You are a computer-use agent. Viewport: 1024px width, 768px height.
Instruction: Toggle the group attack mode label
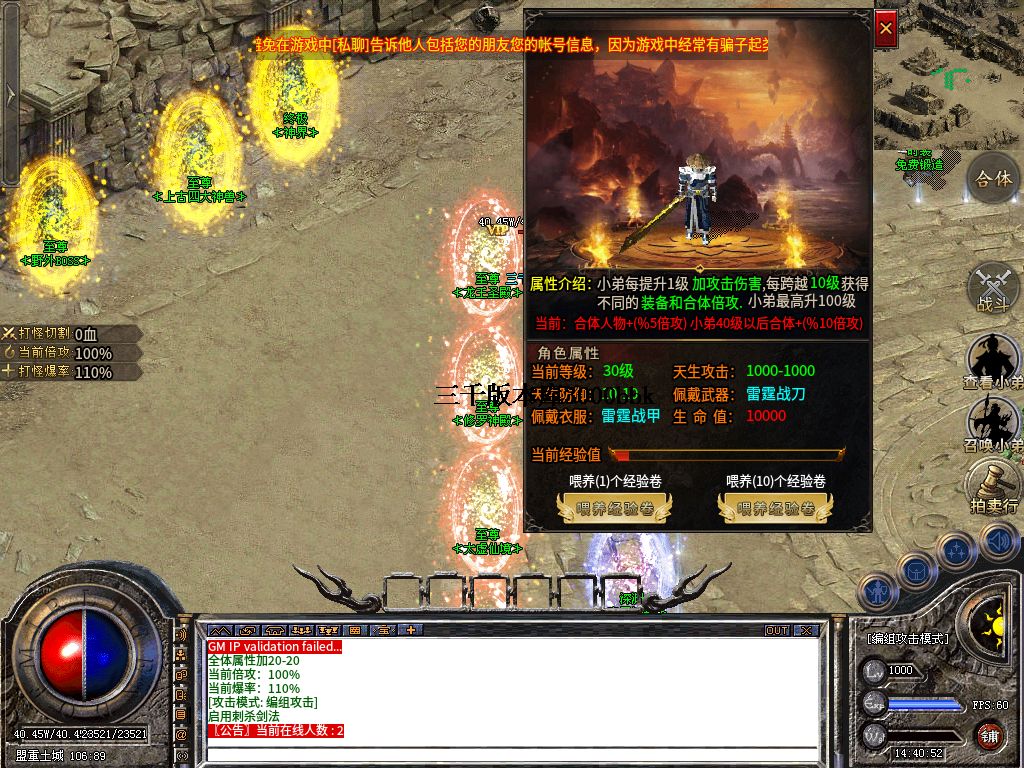(x=907, y=638)
